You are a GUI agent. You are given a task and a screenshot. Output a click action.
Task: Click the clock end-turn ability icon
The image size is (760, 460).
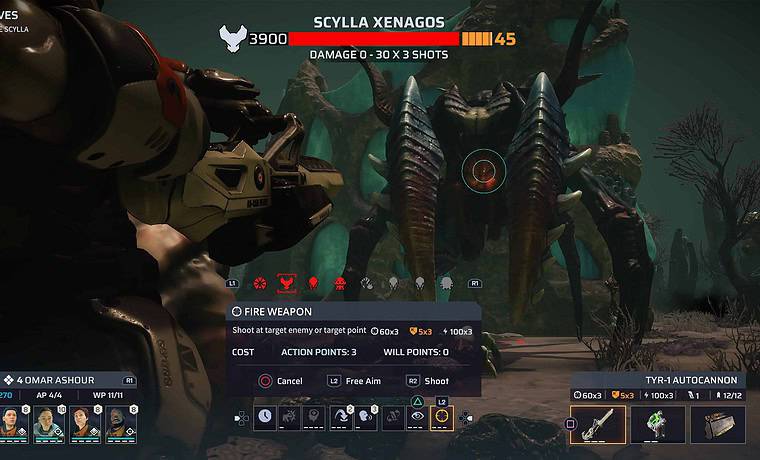click(x=265, y=418)
